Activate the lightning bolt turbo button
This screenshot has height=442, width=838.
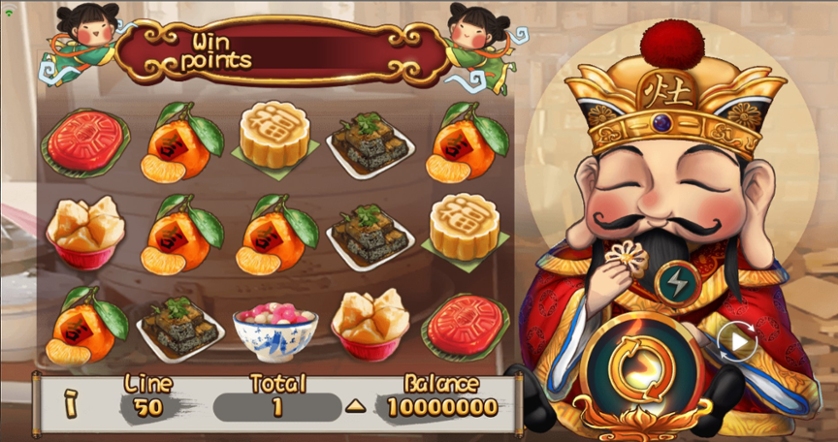coord(677,280)
